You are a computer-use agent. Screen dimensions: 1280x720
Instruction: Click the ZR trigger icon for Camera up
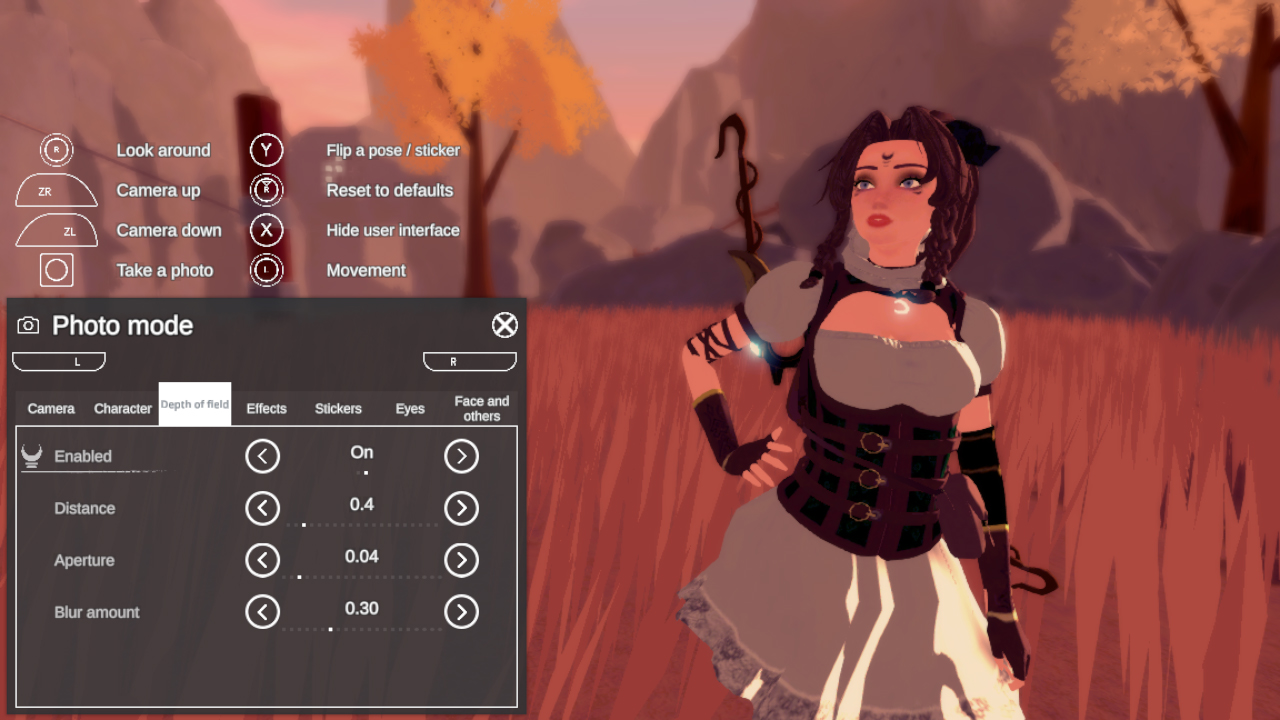(x=56, y=190)
